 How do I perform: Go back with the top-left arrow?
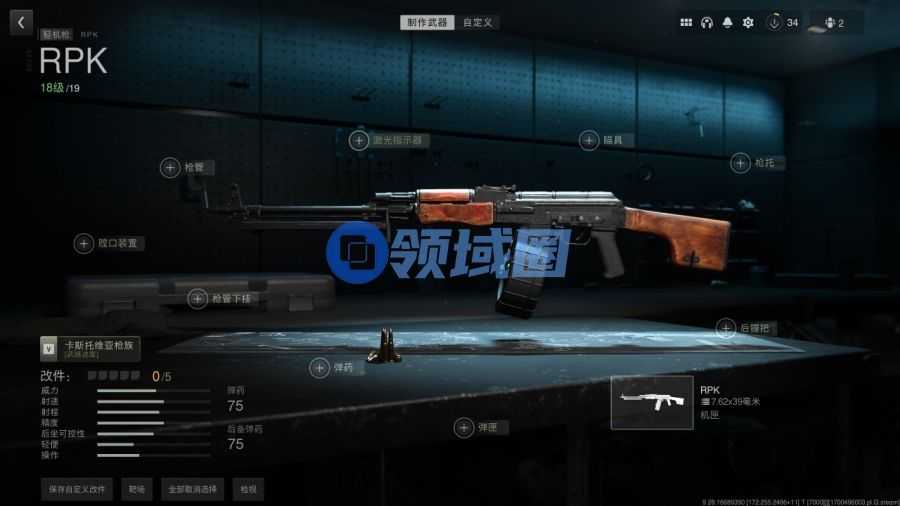[22, 21]
